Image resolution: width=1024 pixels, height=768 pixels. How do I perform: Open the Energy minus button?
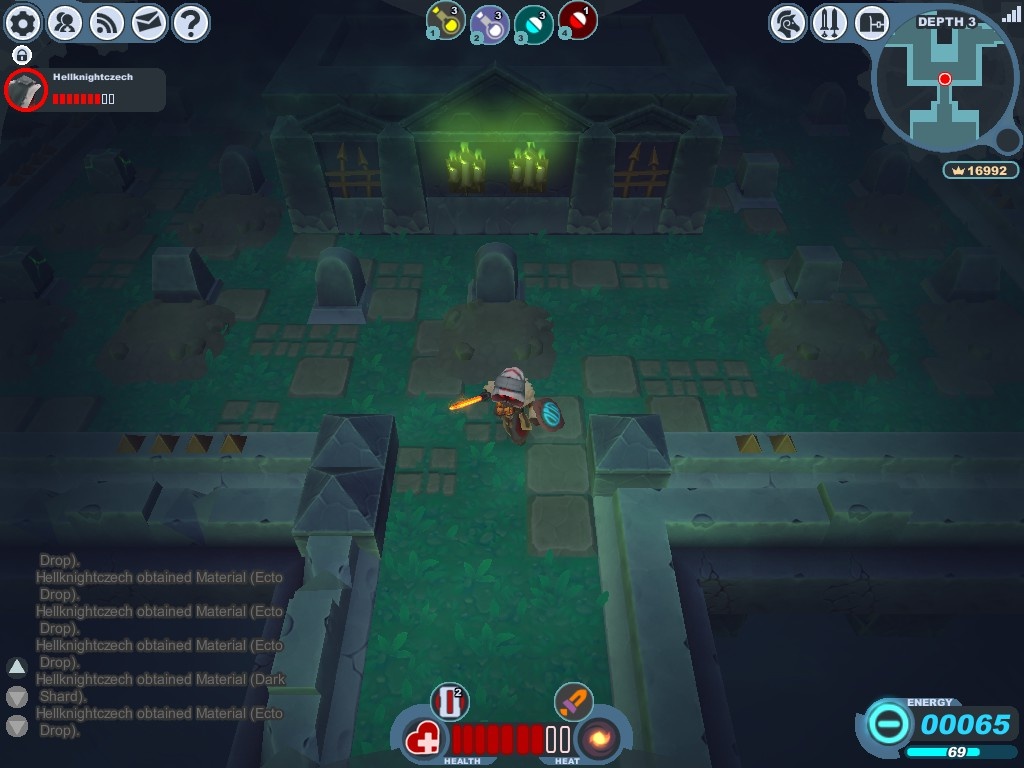[x=889, y=723]
